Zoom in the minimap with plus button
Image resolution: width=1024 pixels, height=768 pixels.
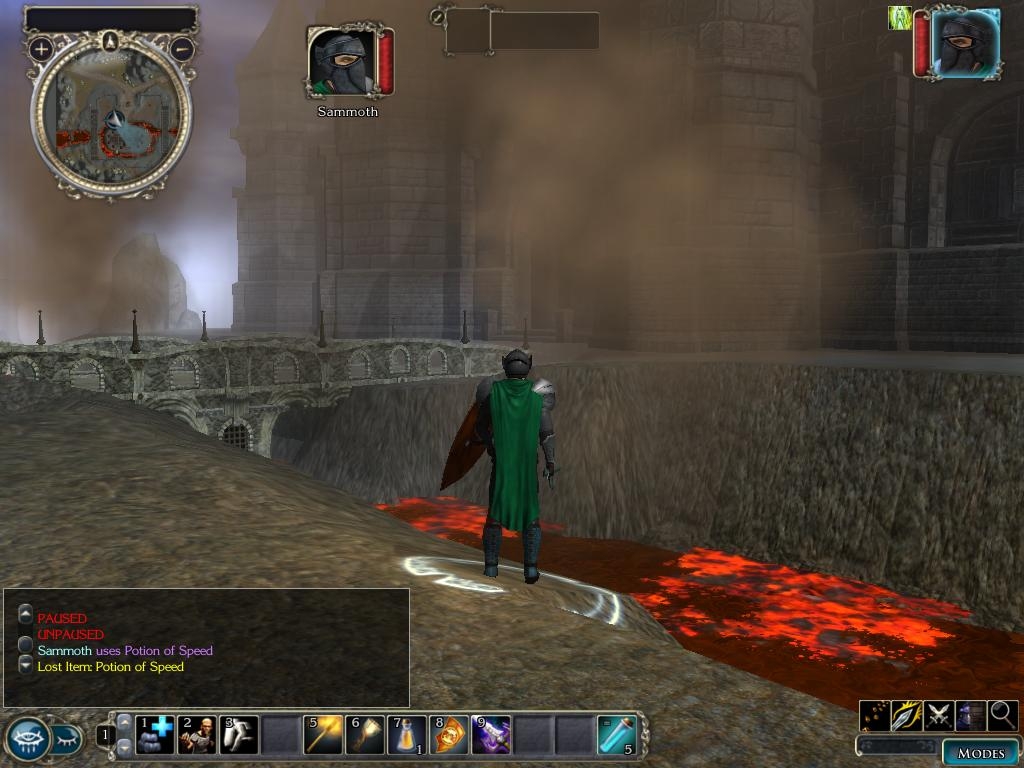[41, 48]
